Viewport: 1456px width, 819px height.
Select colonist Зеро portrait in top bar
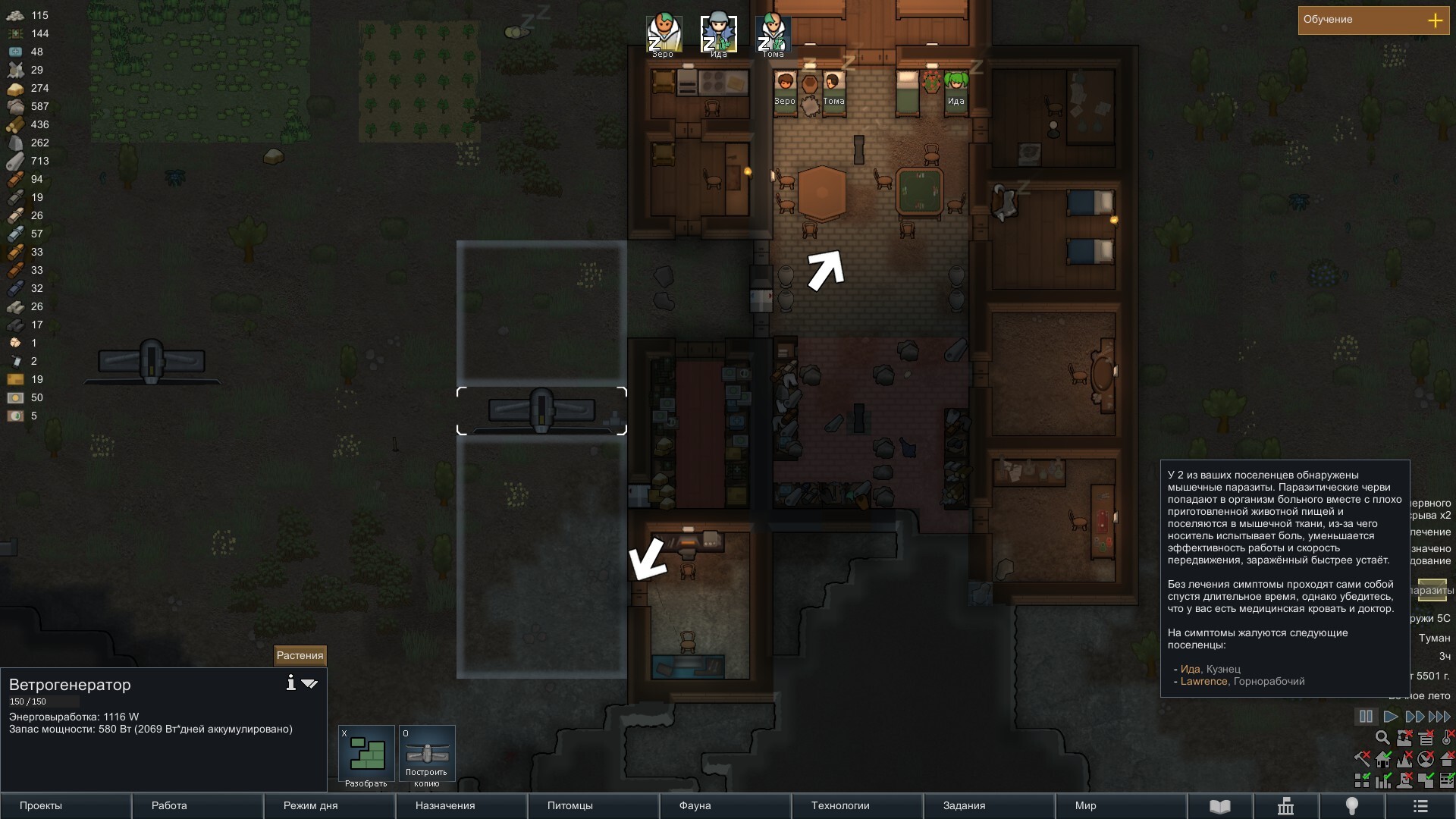664,35
